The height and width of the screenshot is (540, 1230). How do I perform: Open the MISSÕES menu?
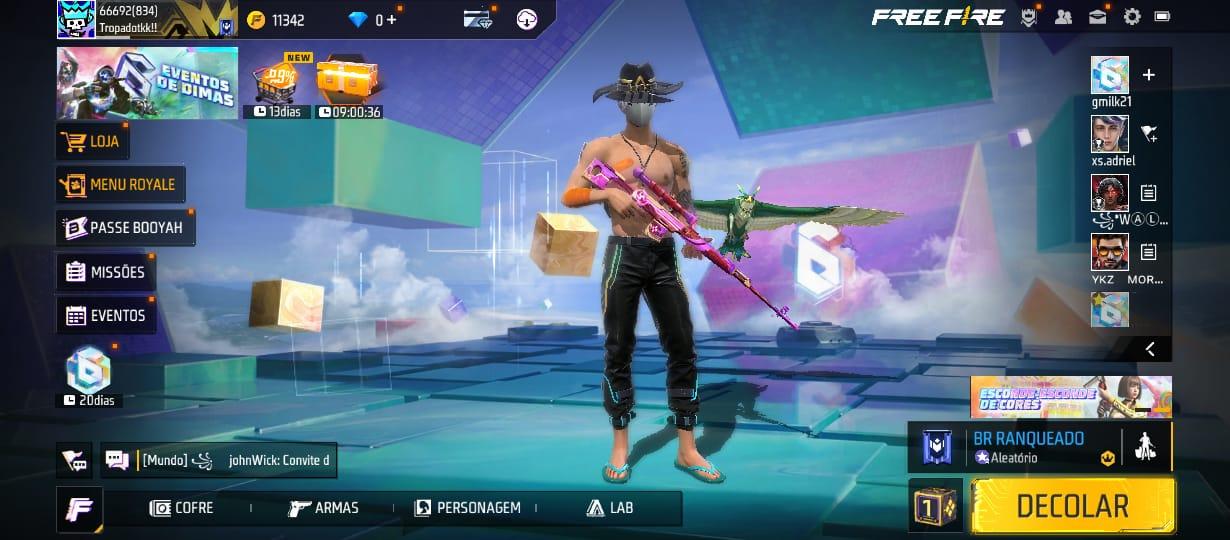coord(106,272)
